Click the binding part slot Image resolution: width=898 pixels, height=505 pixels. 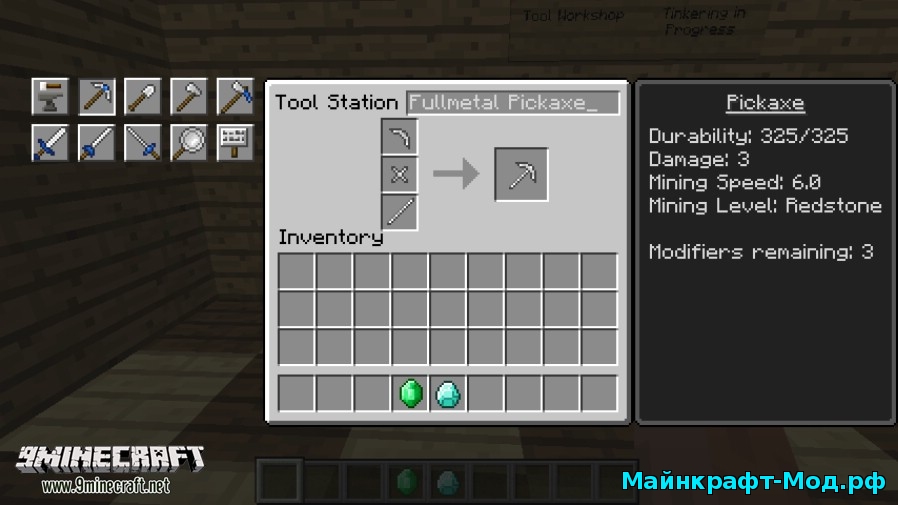coord(399,175)
